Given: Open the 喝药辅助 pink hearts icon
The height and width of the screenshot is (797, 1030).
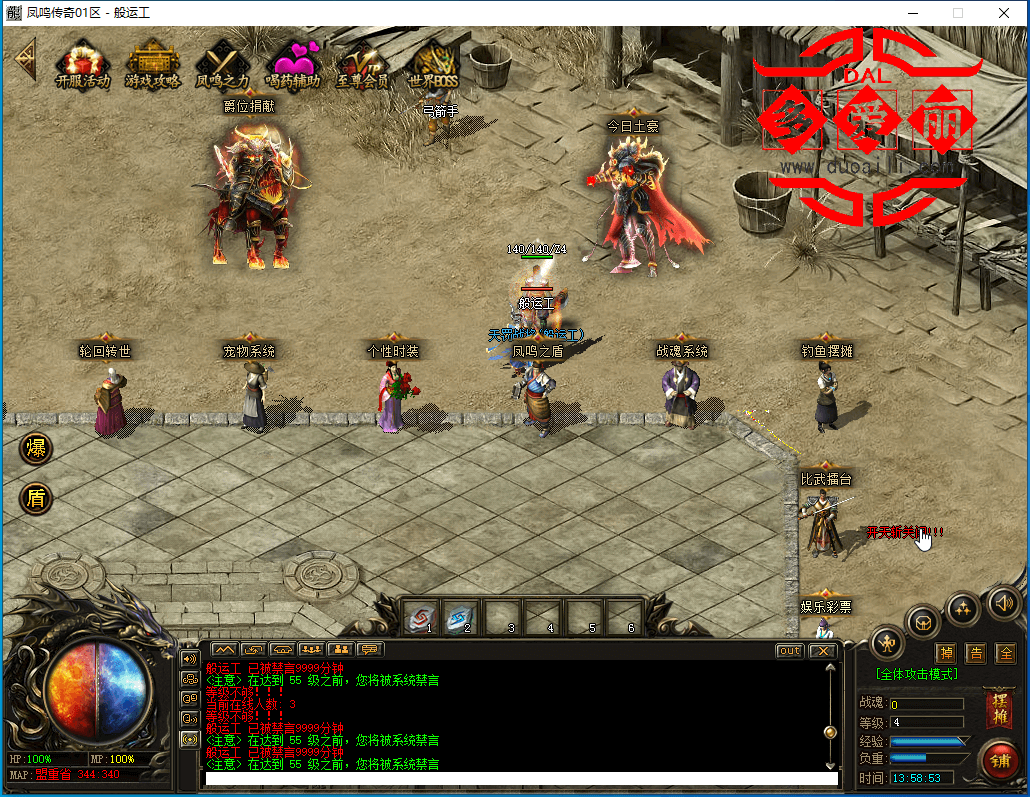Looking at the screenshot, I should coord(292,63).
